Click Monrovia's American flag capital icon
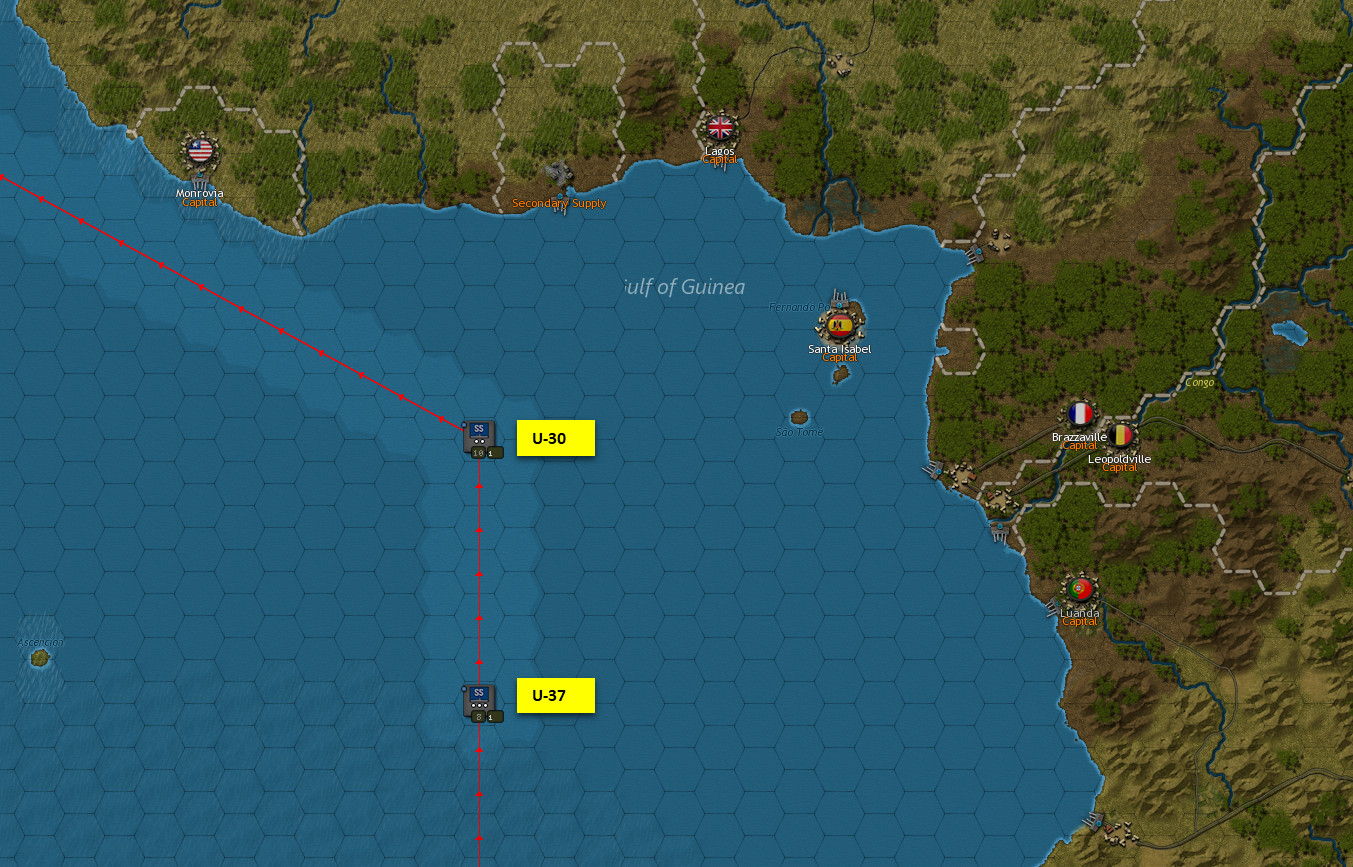 click(199, 152)
